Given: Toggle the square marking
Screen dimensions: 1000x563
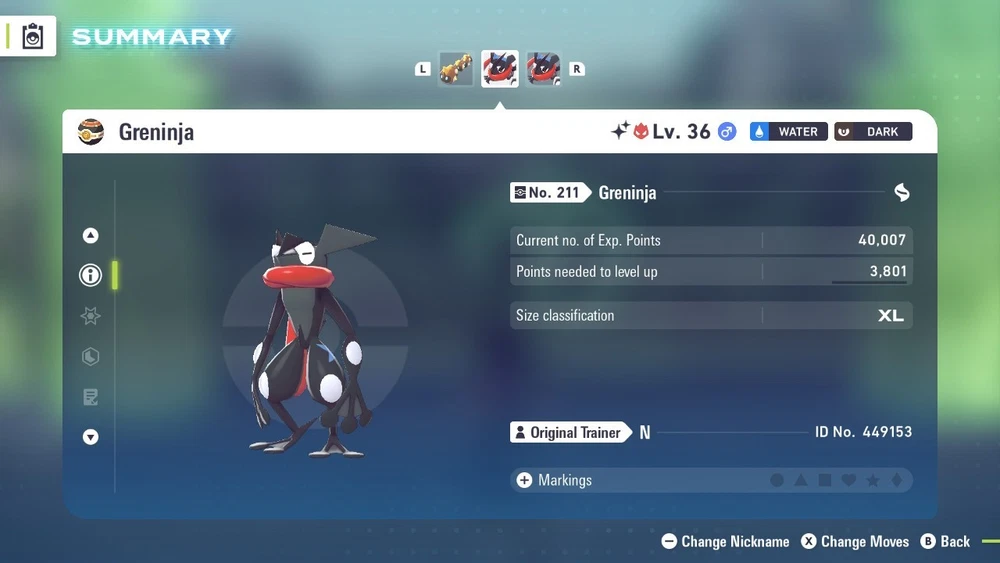Looking at the screenshot, I should (x=825, y=481).
